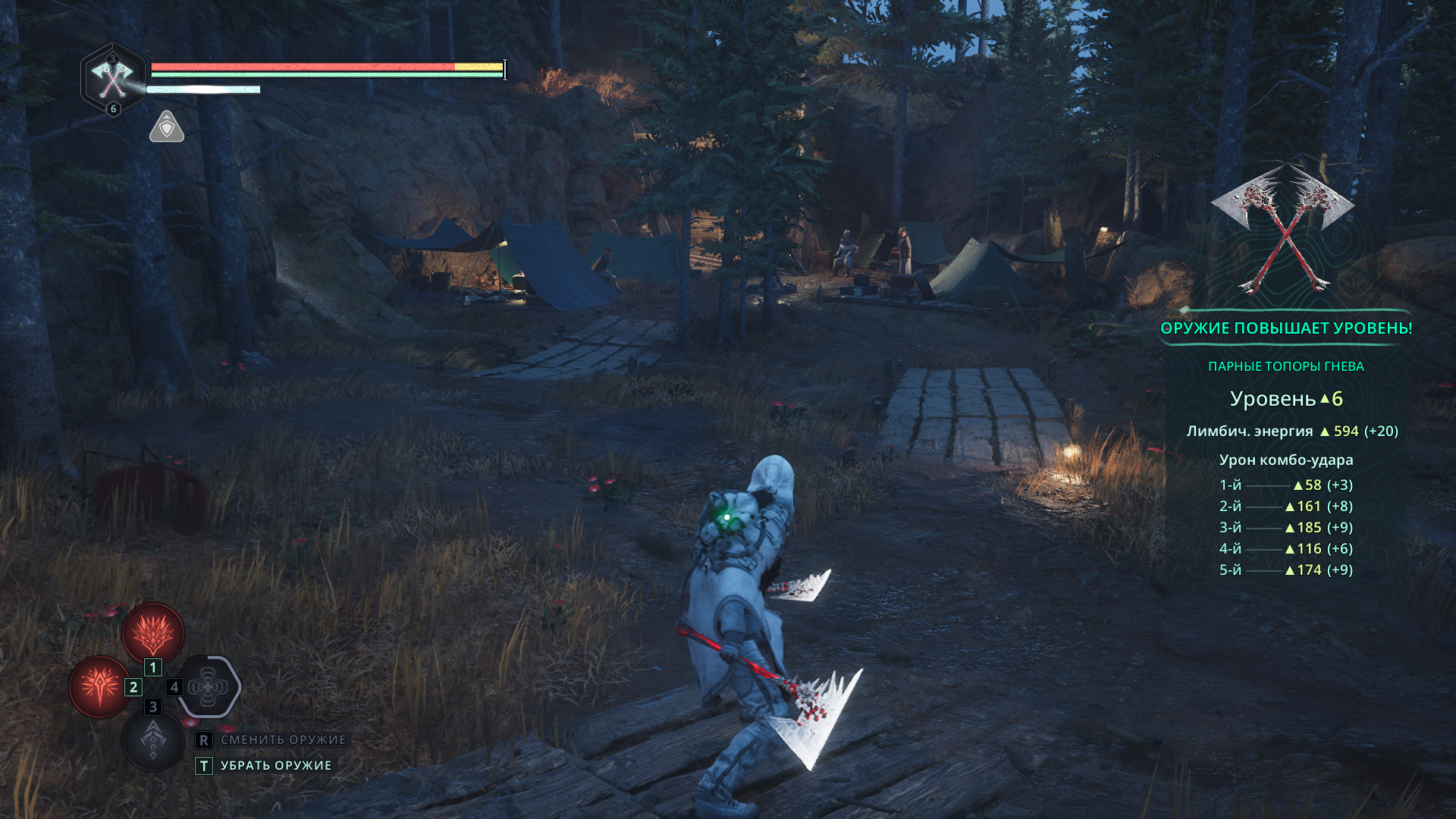Select the 'ОРУЖИЕ ПОВЫШАЕТ УРОВЕНЬ!' notification banner

click(x=1286, y=328)
